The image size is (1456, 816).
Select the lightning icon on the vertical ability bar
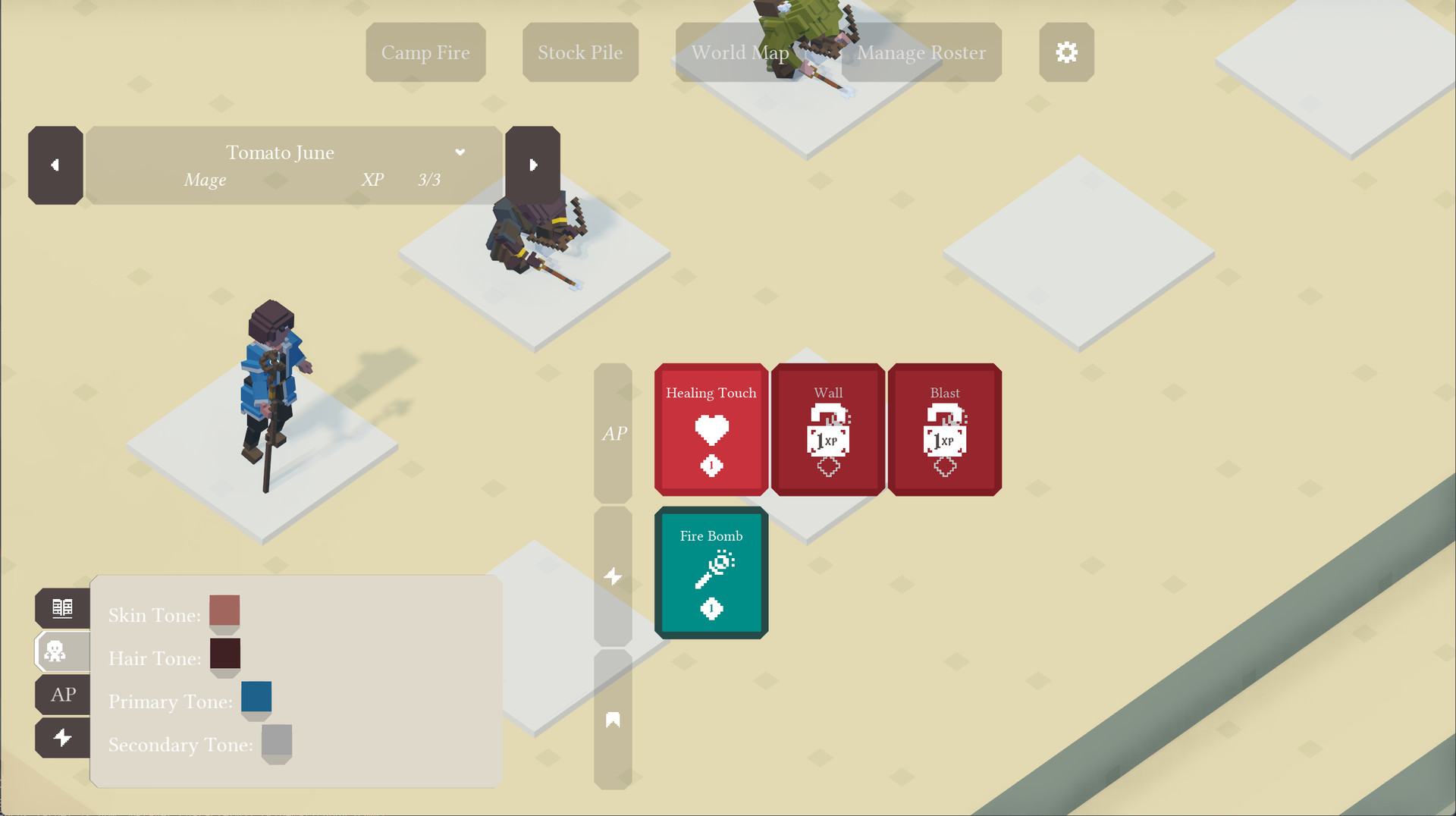coord(613,576)
